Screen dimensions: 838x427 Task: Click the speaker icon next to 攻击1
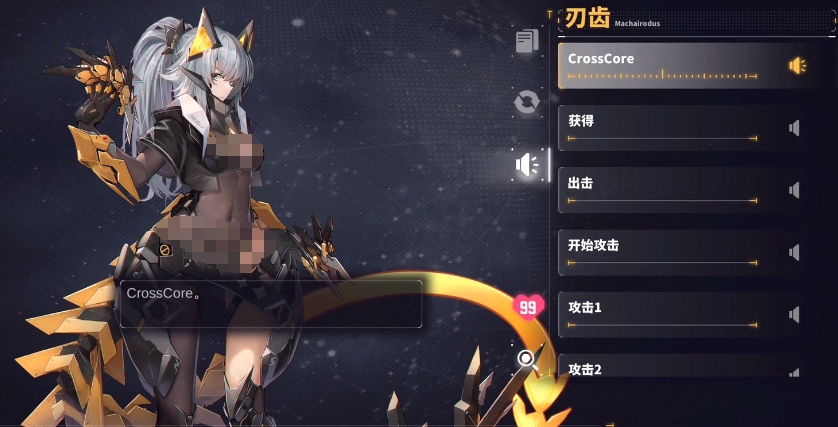click(795, 314)
